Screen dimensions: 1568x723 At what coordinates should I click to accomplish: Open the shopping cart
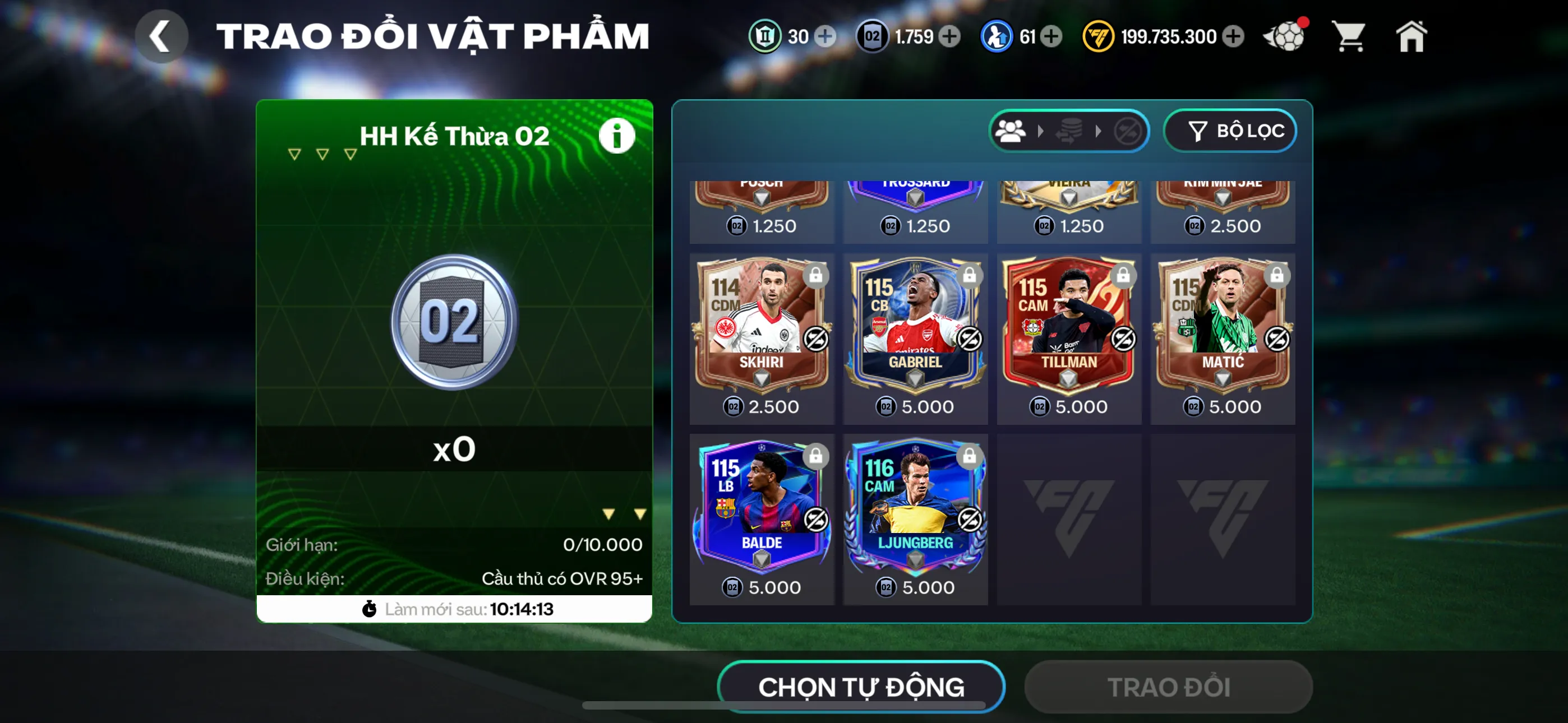click(x=1350, y=36)
